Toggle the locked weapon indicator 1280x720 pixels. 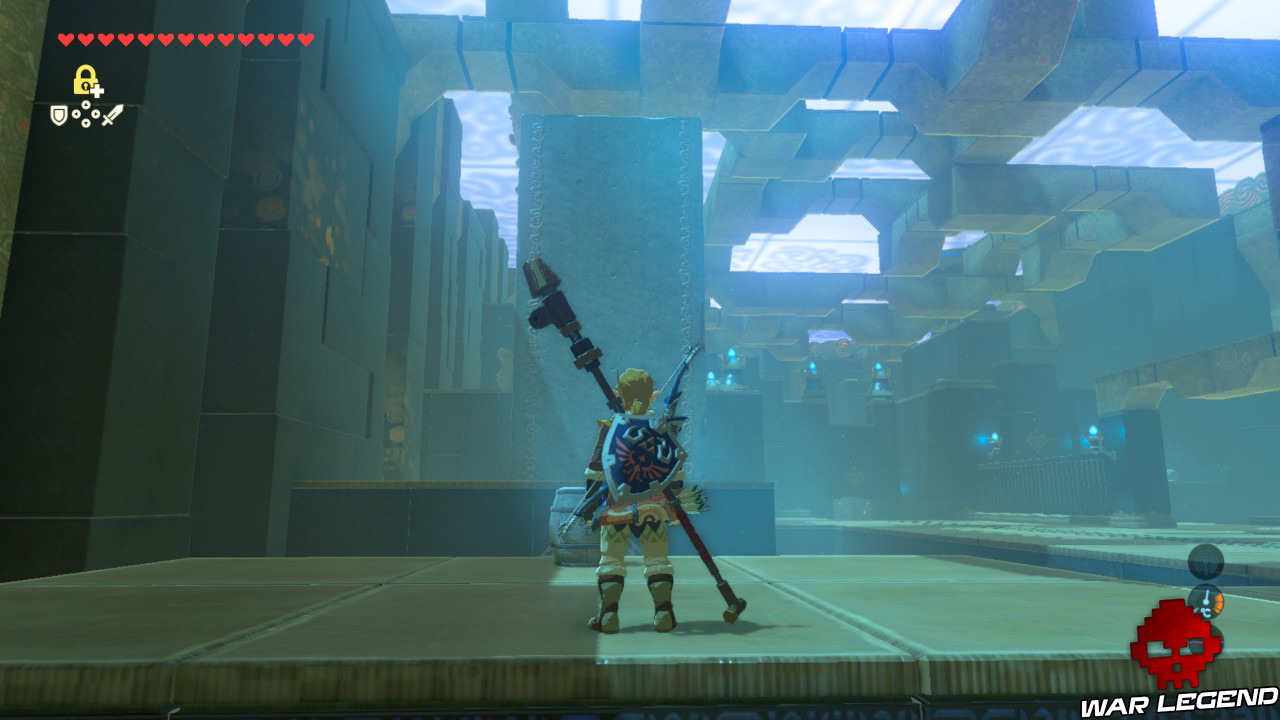pos(85,78)
